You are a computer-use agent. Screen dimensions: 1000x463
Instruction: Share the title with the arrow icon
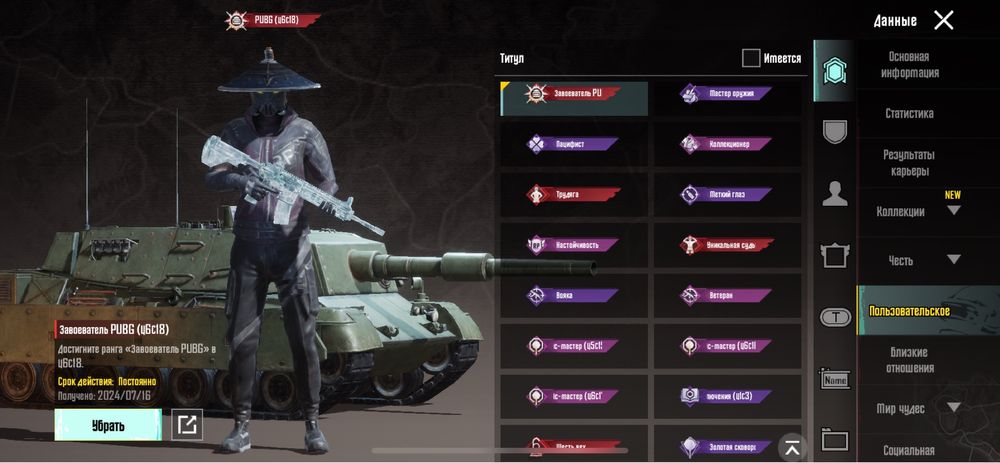pos(186,425)
